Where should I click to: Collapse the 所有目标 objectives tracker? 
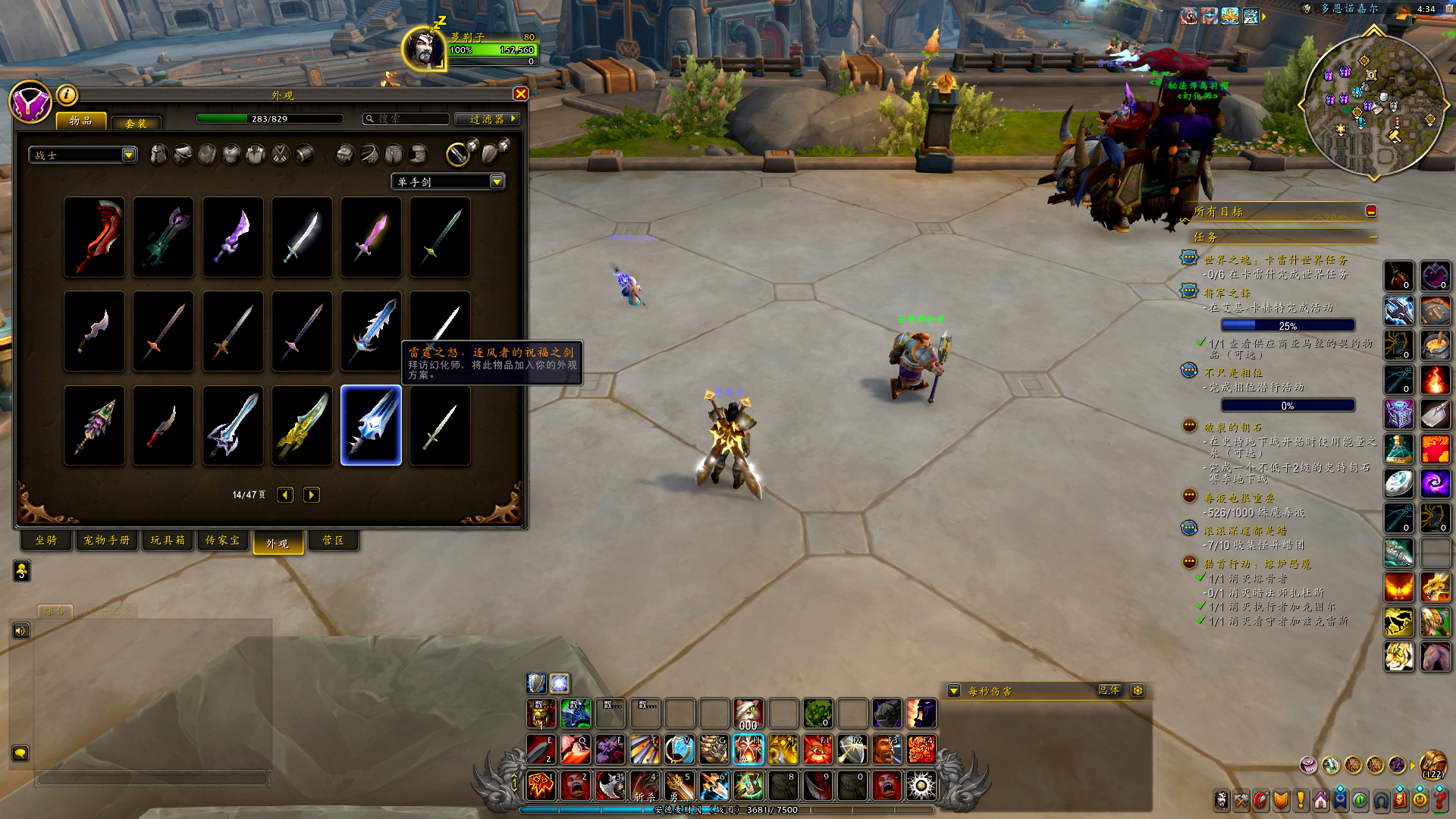click(1371, 212)
